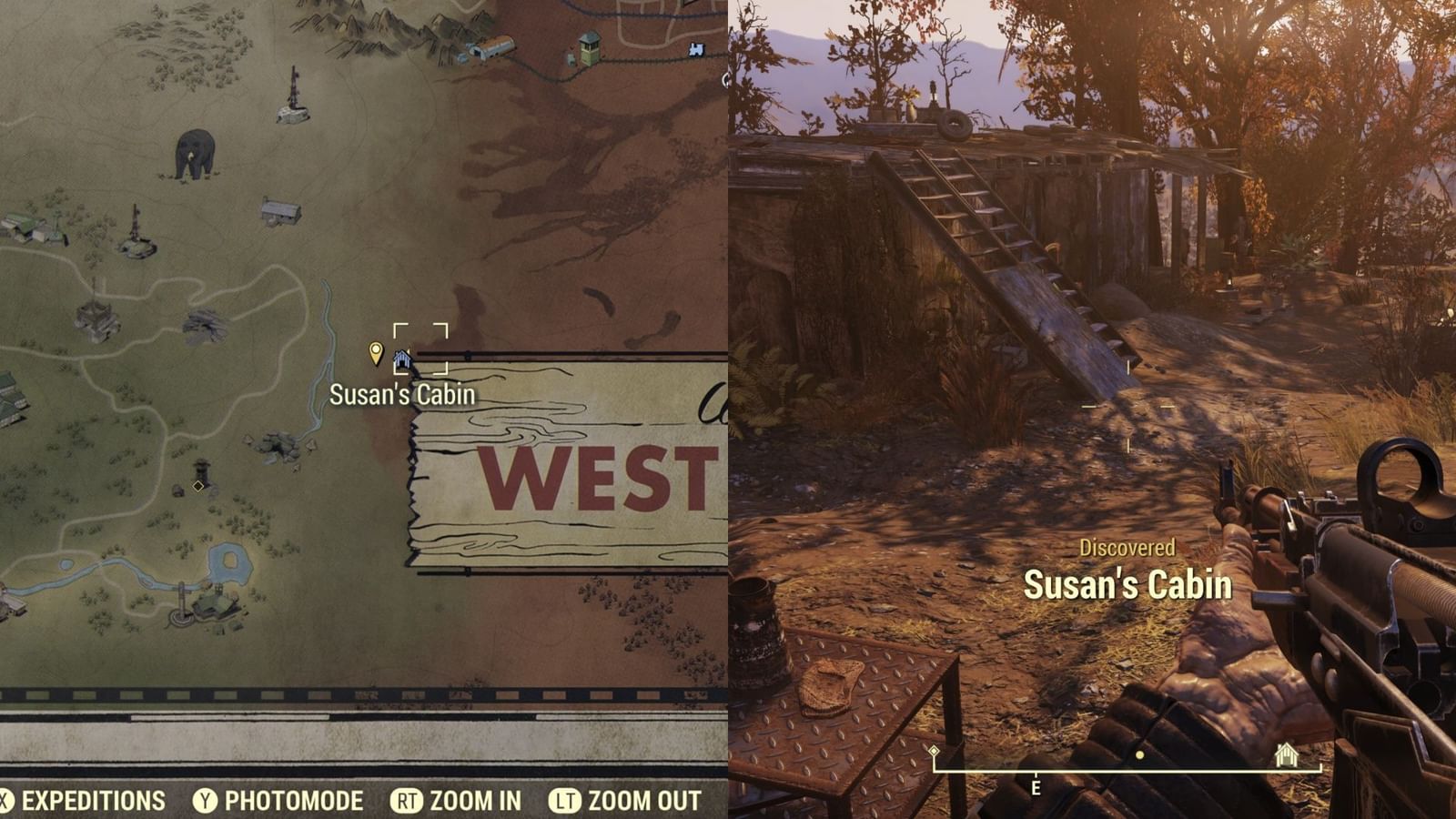Select the bear creature marker on the map
Screen dimensions: 1456x819
(x=194, y=152)
